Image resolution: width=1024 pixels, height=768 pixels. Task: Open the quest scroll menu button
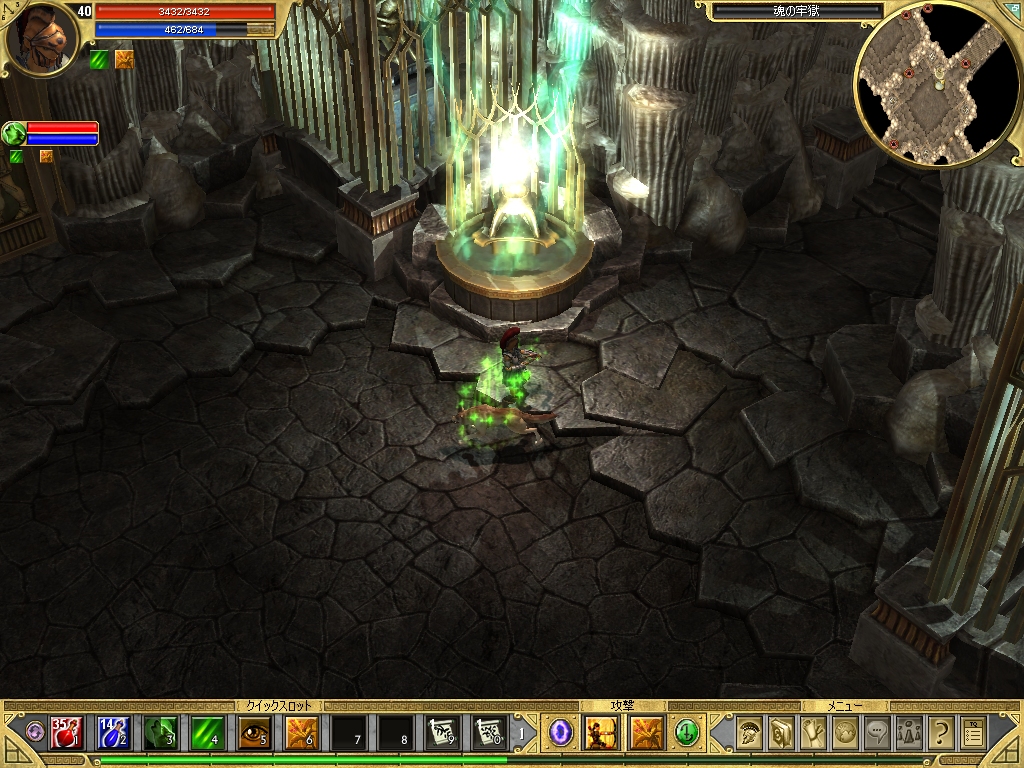tap(814, 733)
